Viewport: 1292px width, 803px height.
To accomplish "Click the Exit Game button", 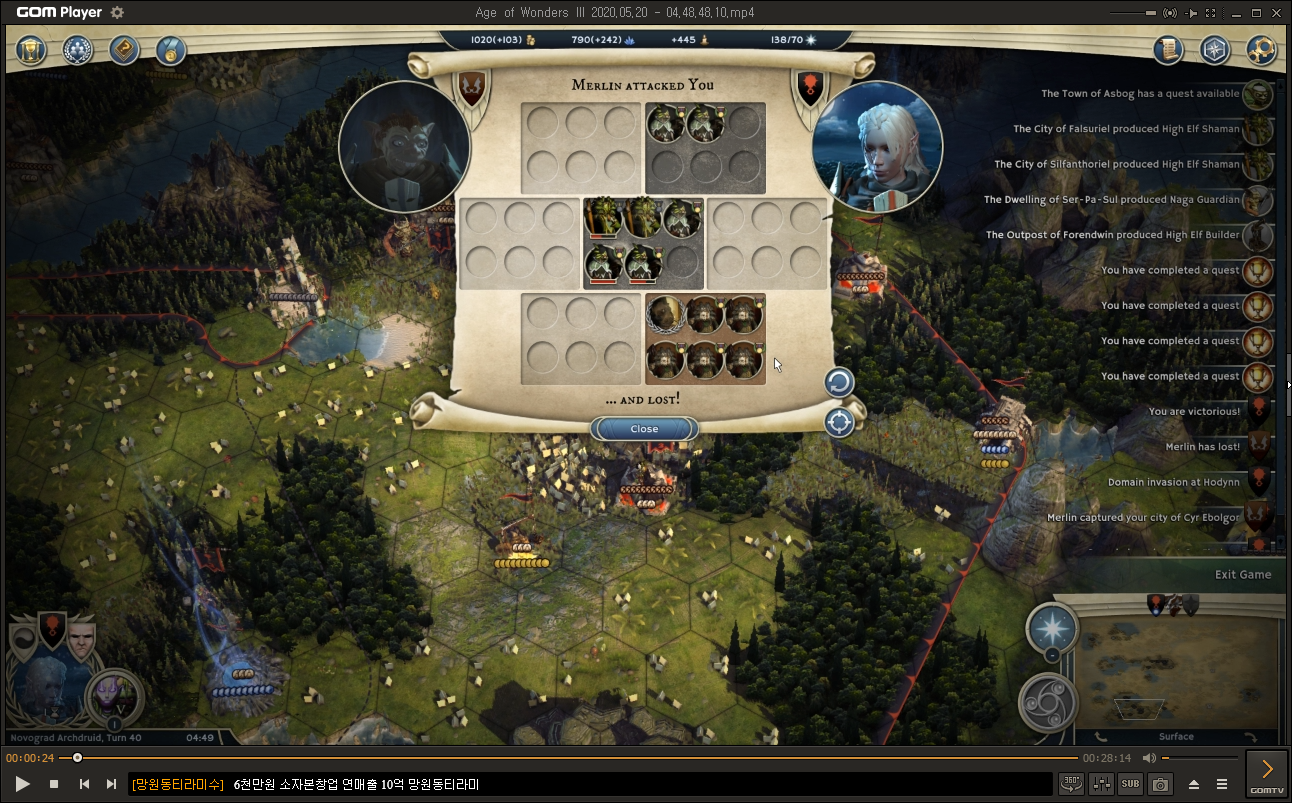I will point(1243,575).
